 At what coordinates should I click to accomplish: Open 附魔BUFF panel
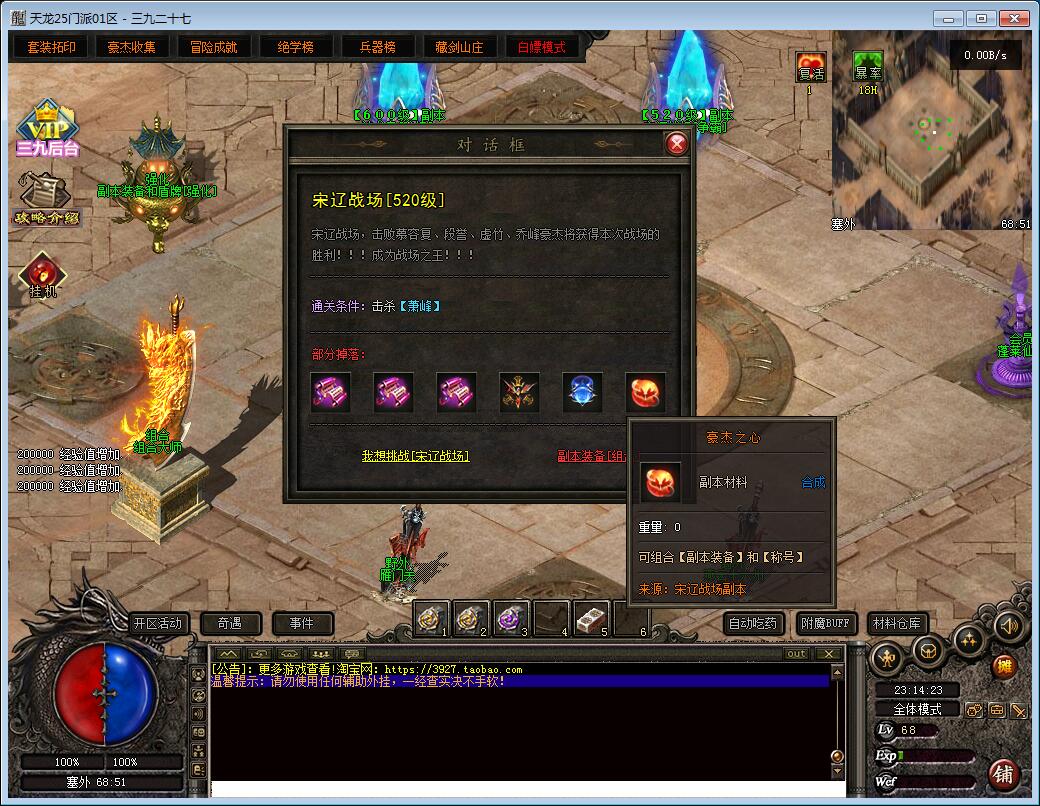825,623
